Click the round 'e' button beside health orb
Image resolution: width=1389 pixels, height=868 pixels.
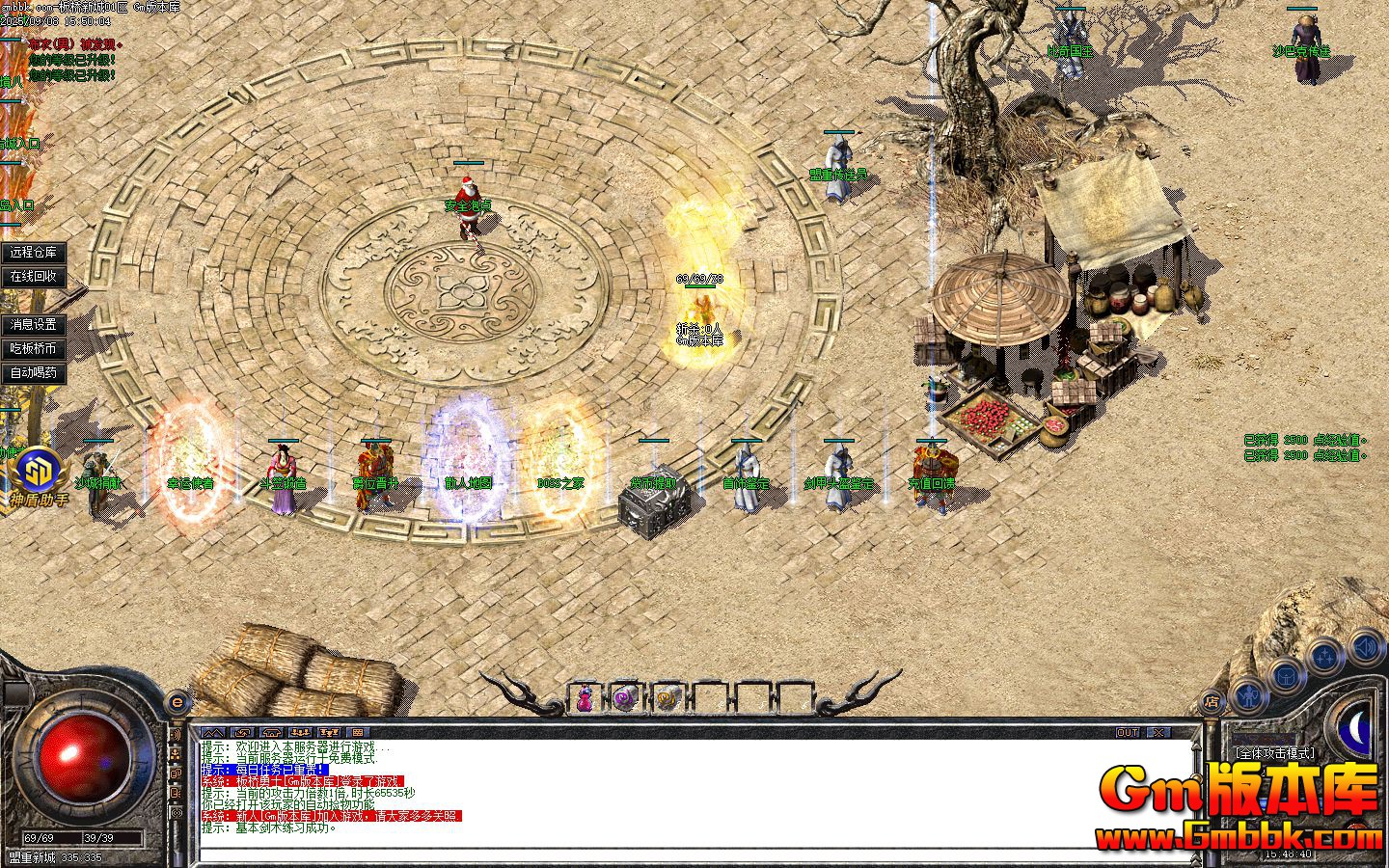pos(177,701)
